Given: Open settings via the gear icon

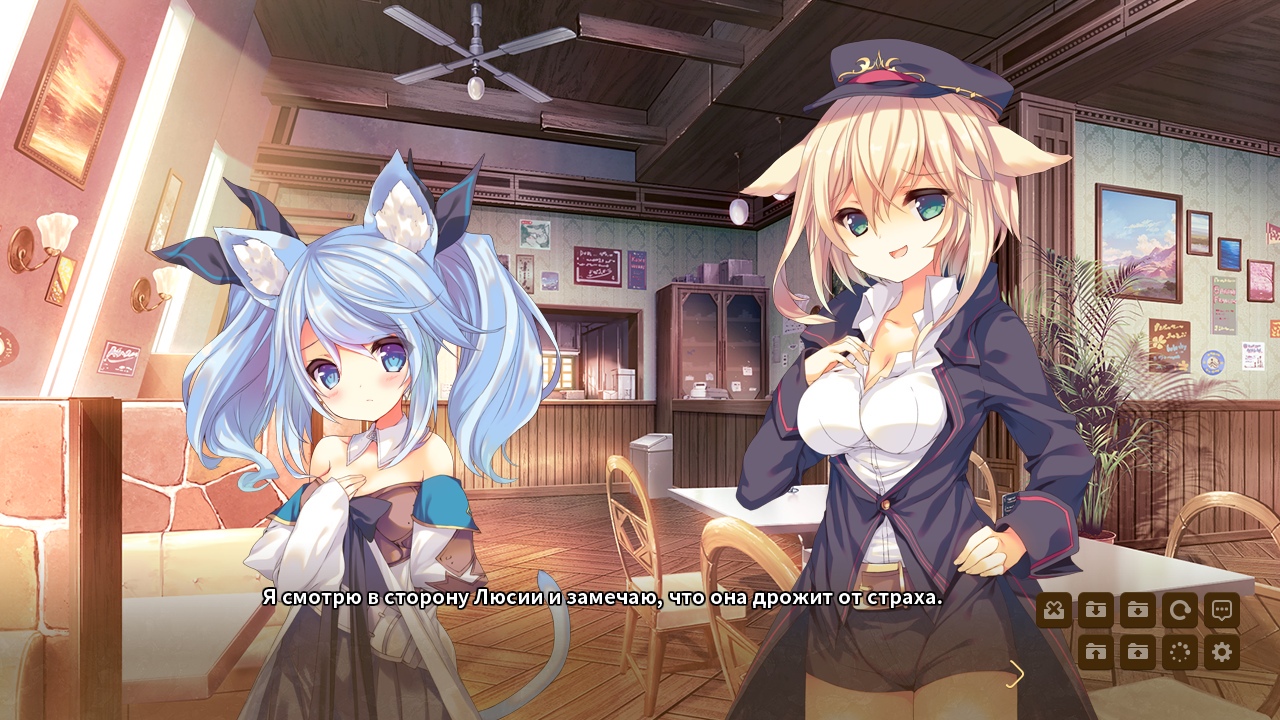Looking at the screenshot, I should [x=1221, y=652].
